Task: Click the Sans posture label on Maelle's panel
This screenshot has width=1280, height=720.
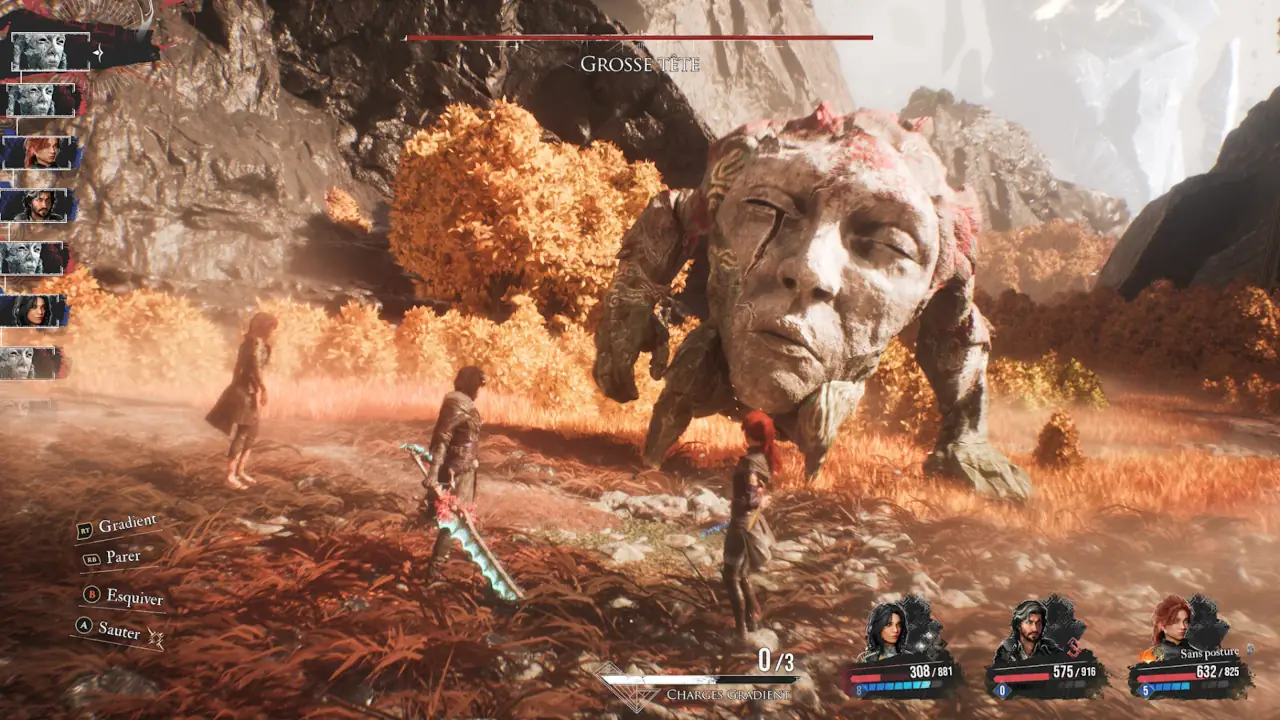Action: [x=1209, y=651]
